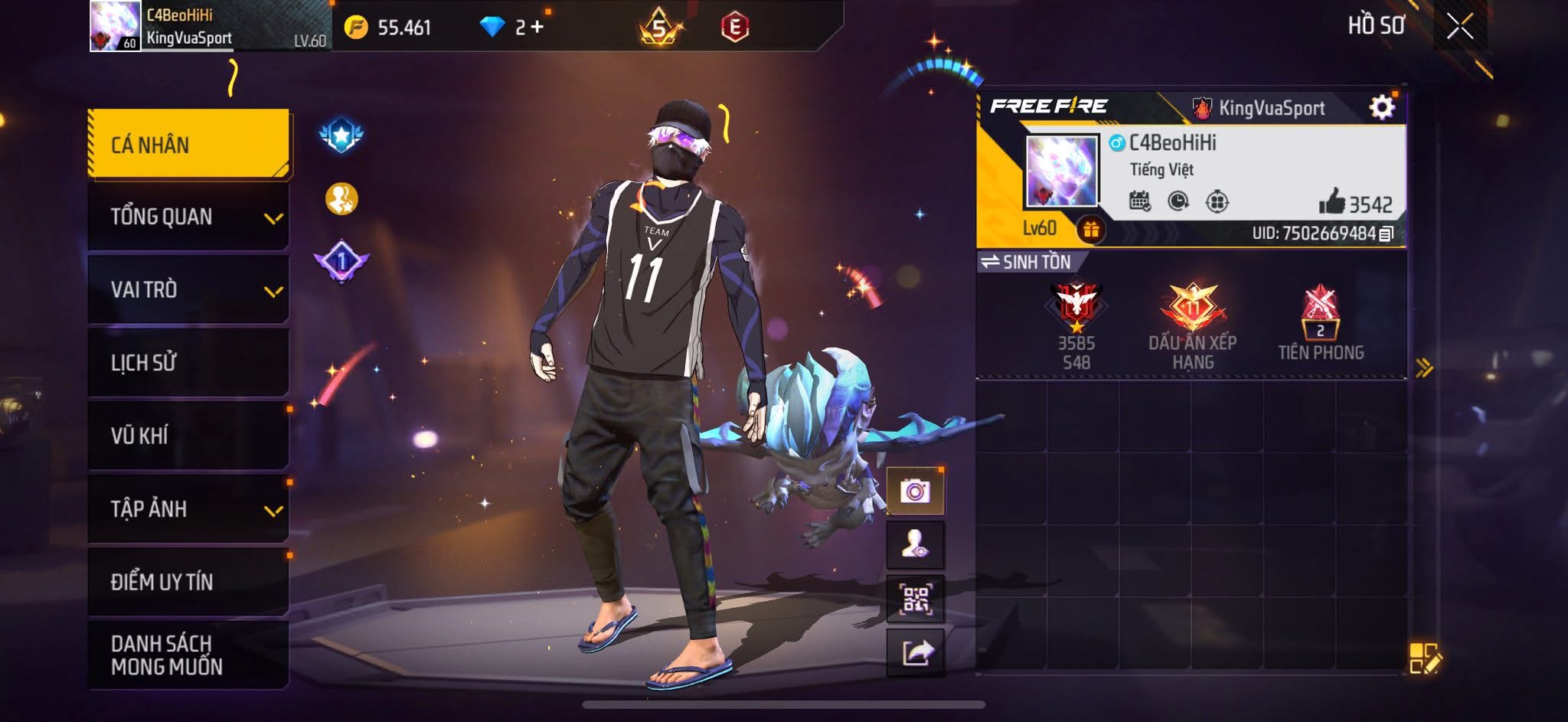1568x722 pixels.
Task: Select the CÁ NHÂN tab
Action: point(188,144)
